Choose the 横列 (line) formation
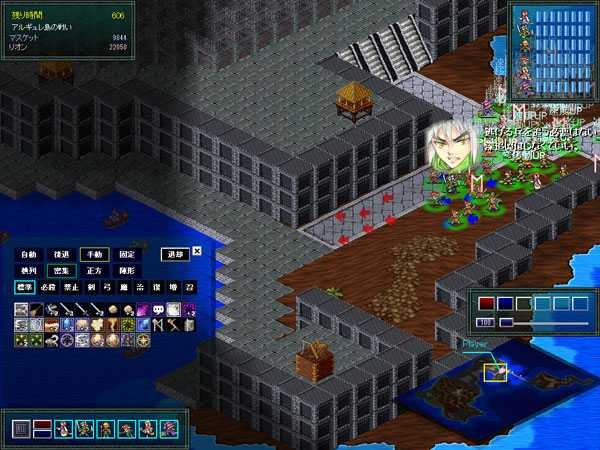This screenshot has height=450, width=600. click(x=29, y=271)
